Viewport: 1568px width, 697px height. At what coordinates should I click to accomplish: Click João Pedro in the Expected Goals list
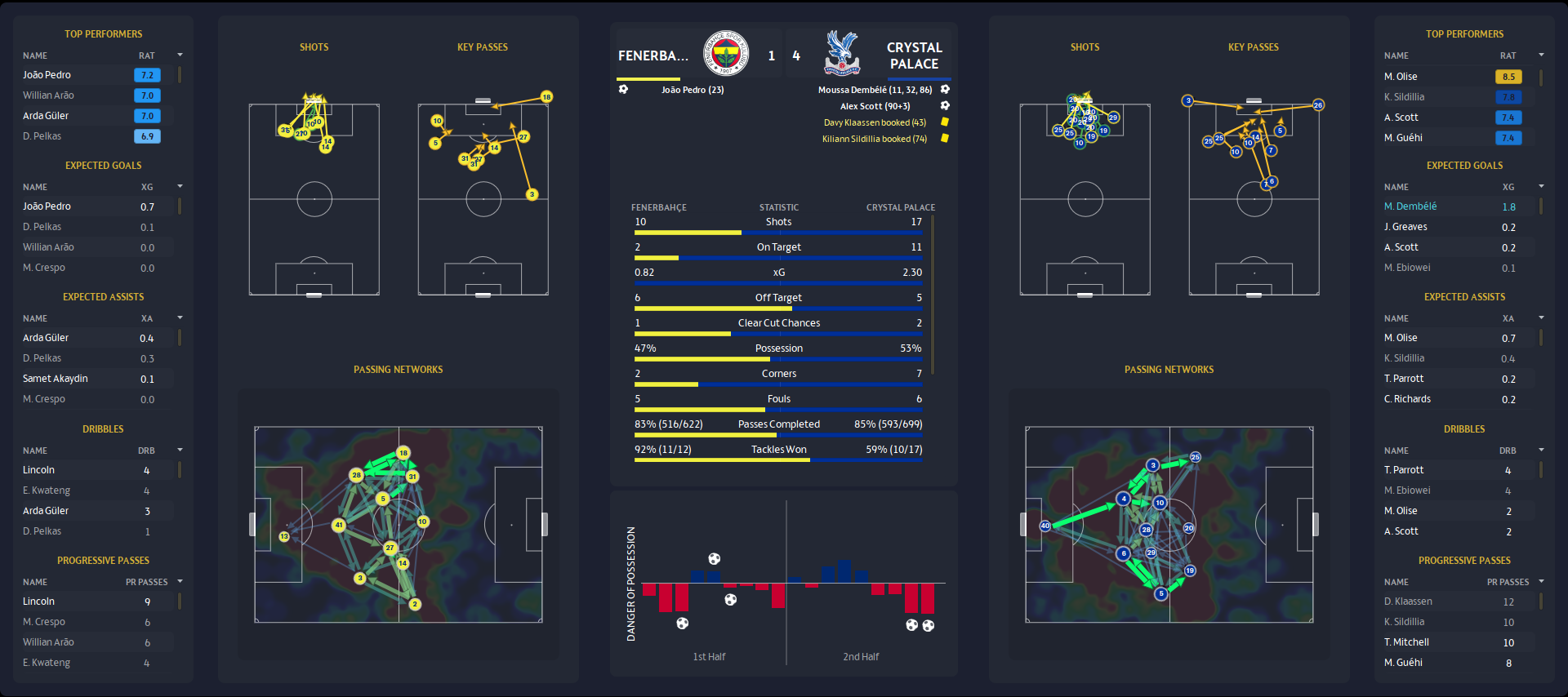click(47, 206)
